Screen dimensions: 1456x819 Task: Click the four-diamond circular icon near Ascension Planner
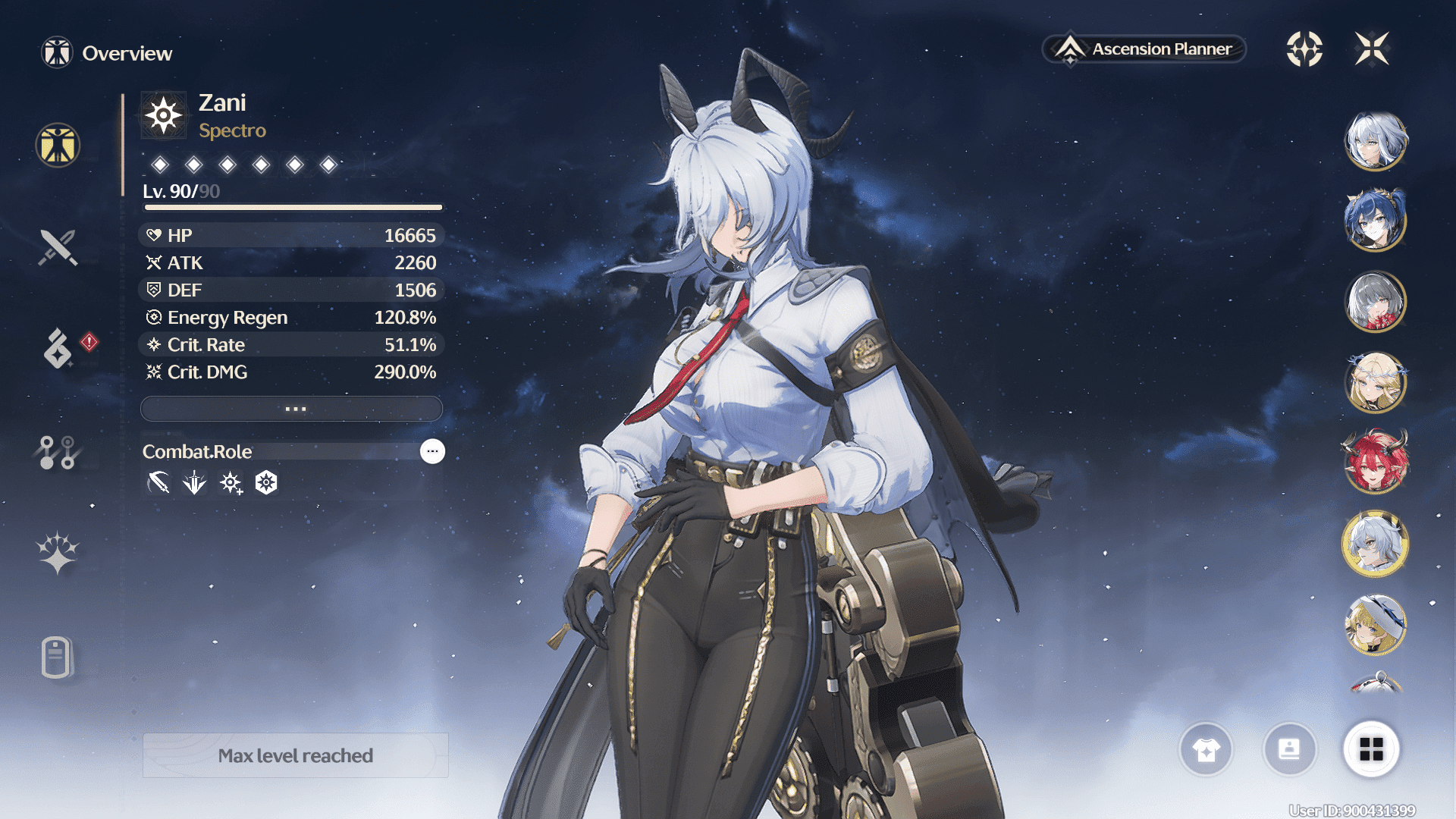(x=1304, y=49)
